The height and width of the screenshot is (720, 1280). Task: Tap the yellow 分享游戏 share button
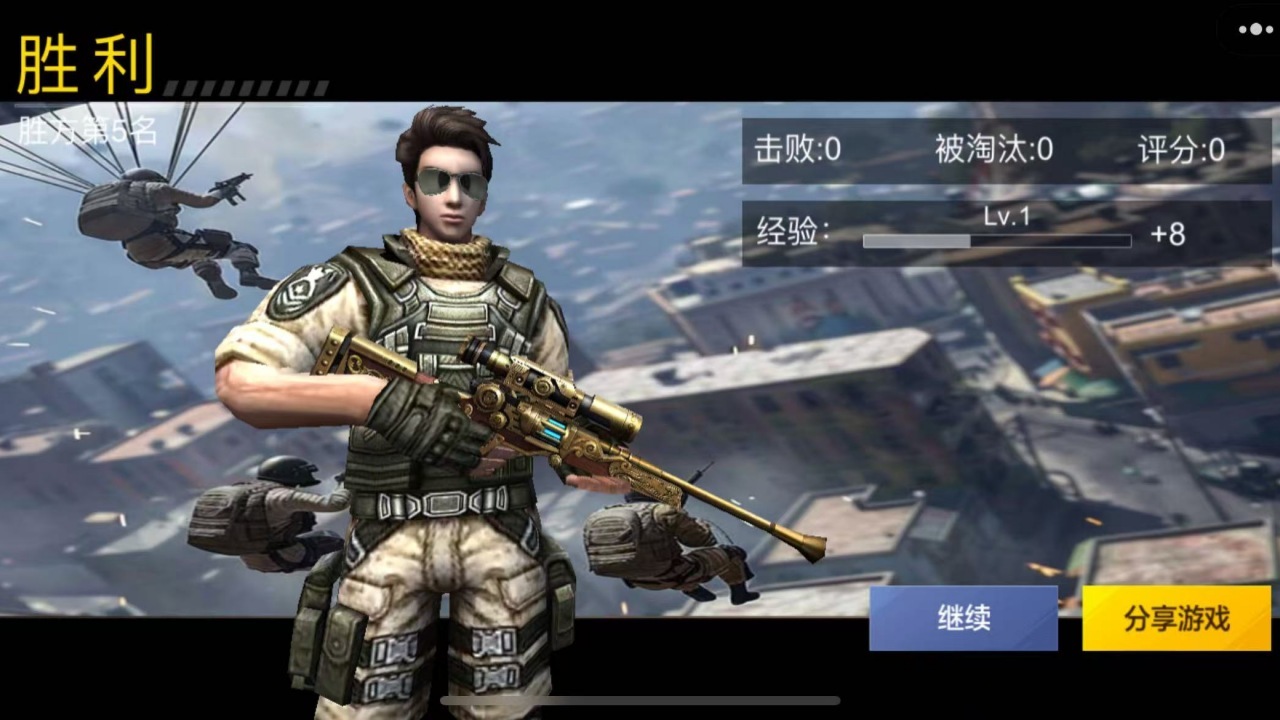pos(1176,618)
